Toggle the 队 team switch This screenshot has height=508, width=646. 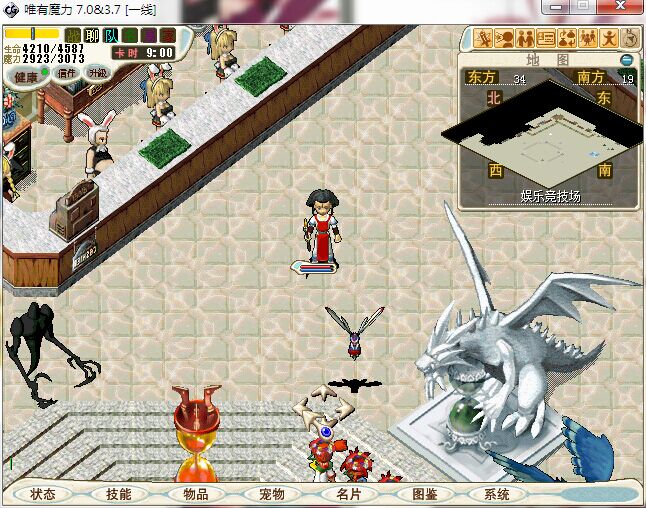pos(111,35)
